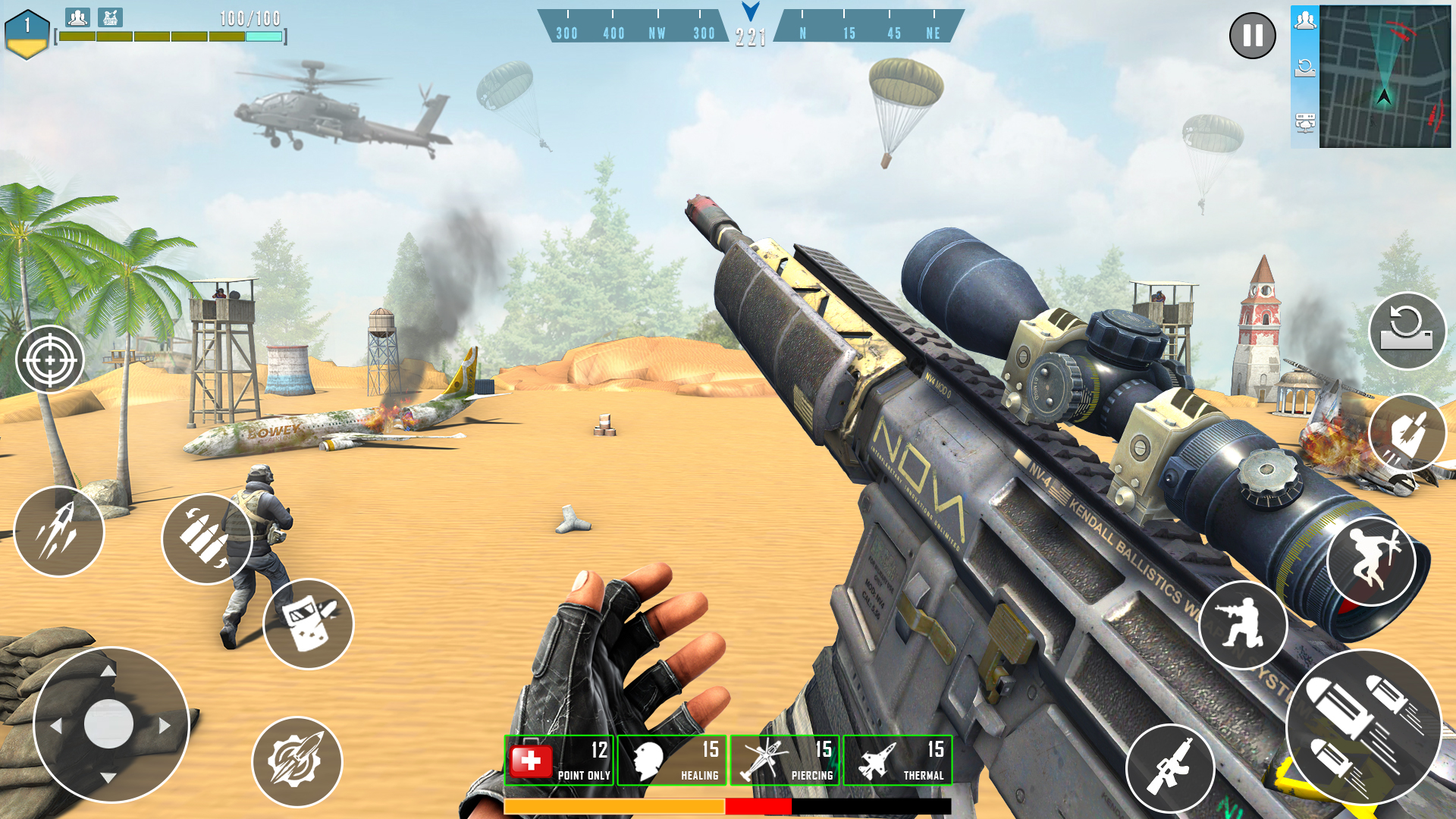Screen dimensions: 1456x819
Task: Choose the Point Only medkit option
Action: click(x=559, y=760)
